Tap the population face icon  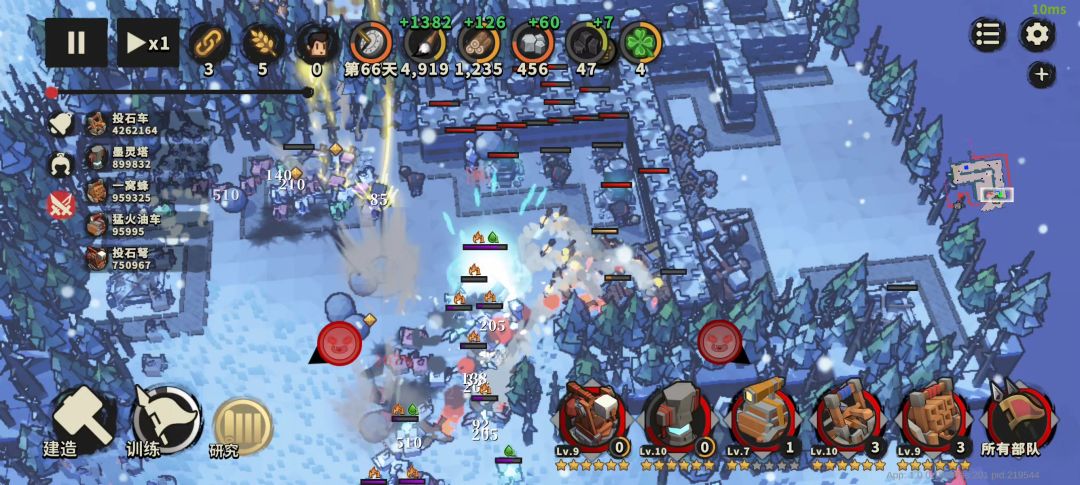(x=316, y=43)
